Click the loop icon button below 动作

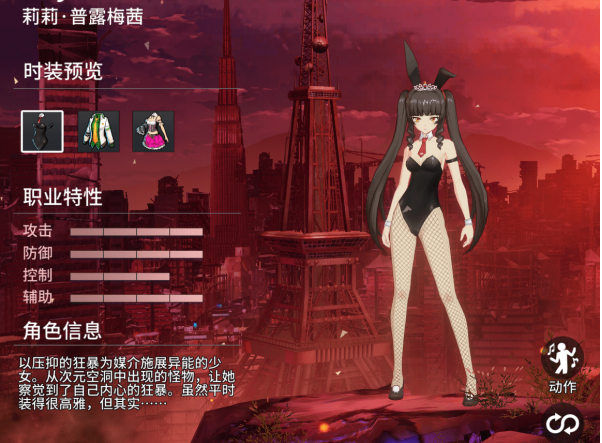pos(563,425)
